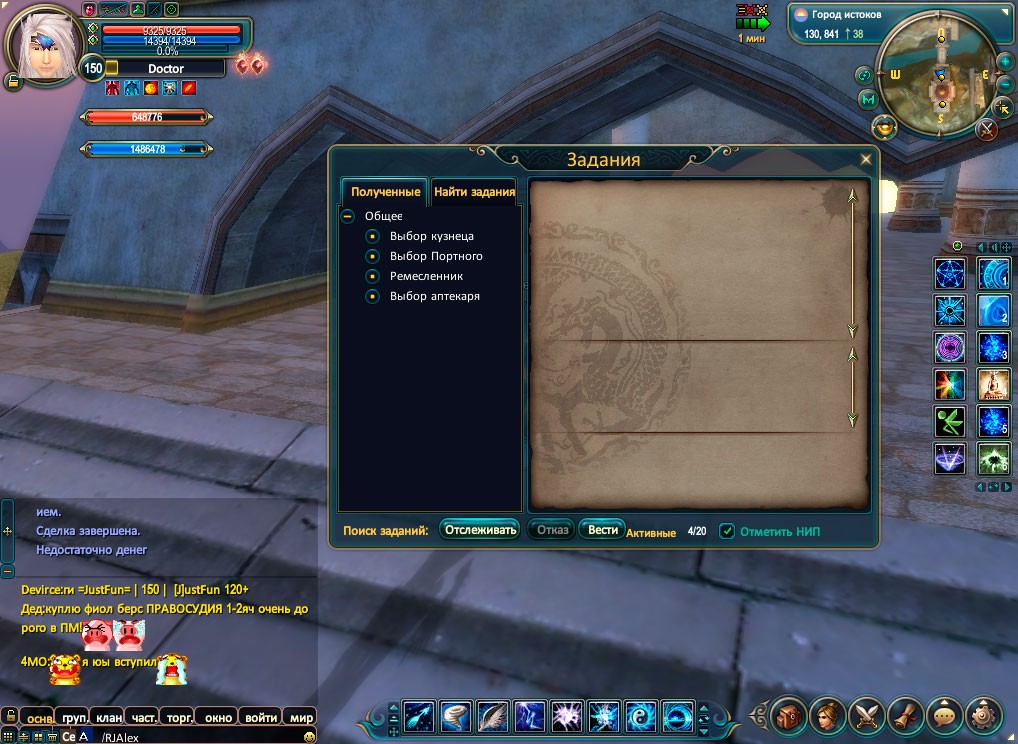Open the settings gear icon
The width and height of the screenshot is (1018, 744).
tap(982, 715)
